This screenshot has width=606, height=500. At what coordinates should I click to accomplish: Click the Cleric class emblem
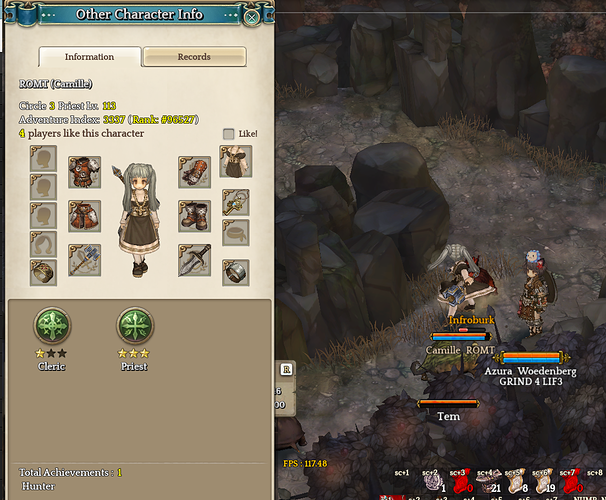pos(51,326)
